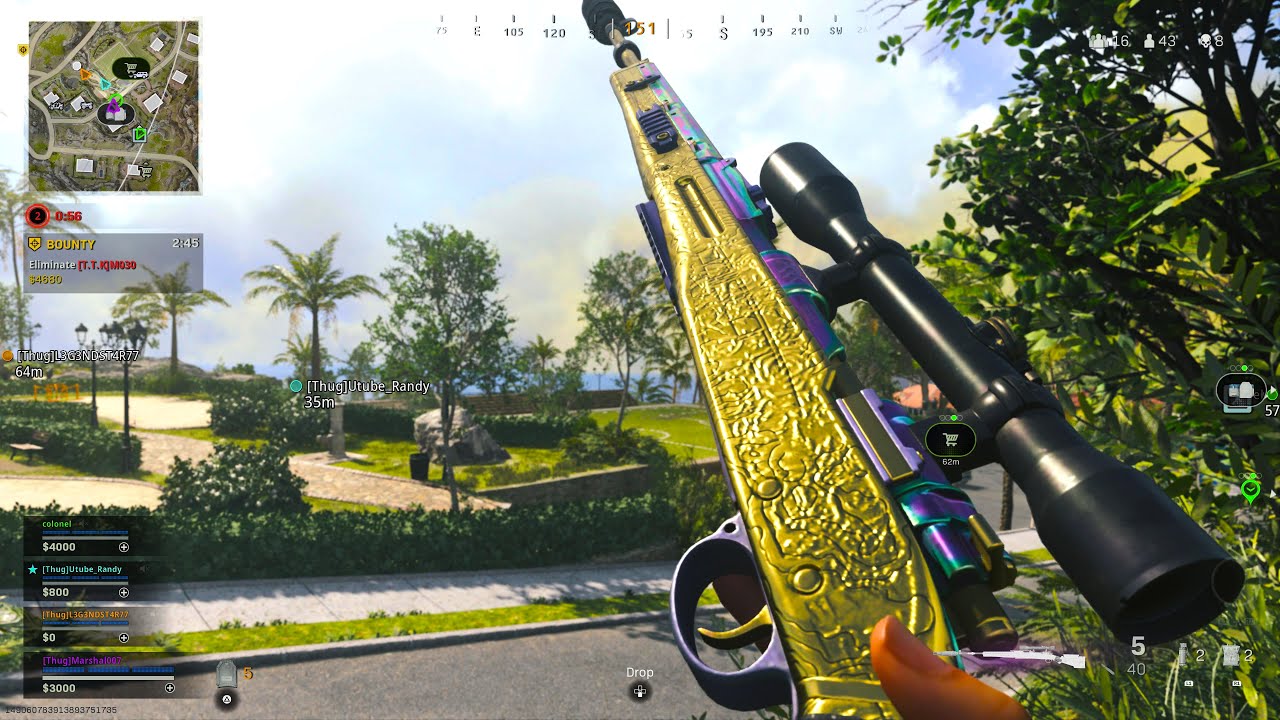Select the [Thug]L3G3NDST4R77 squad row

click(x=84, y=626)
